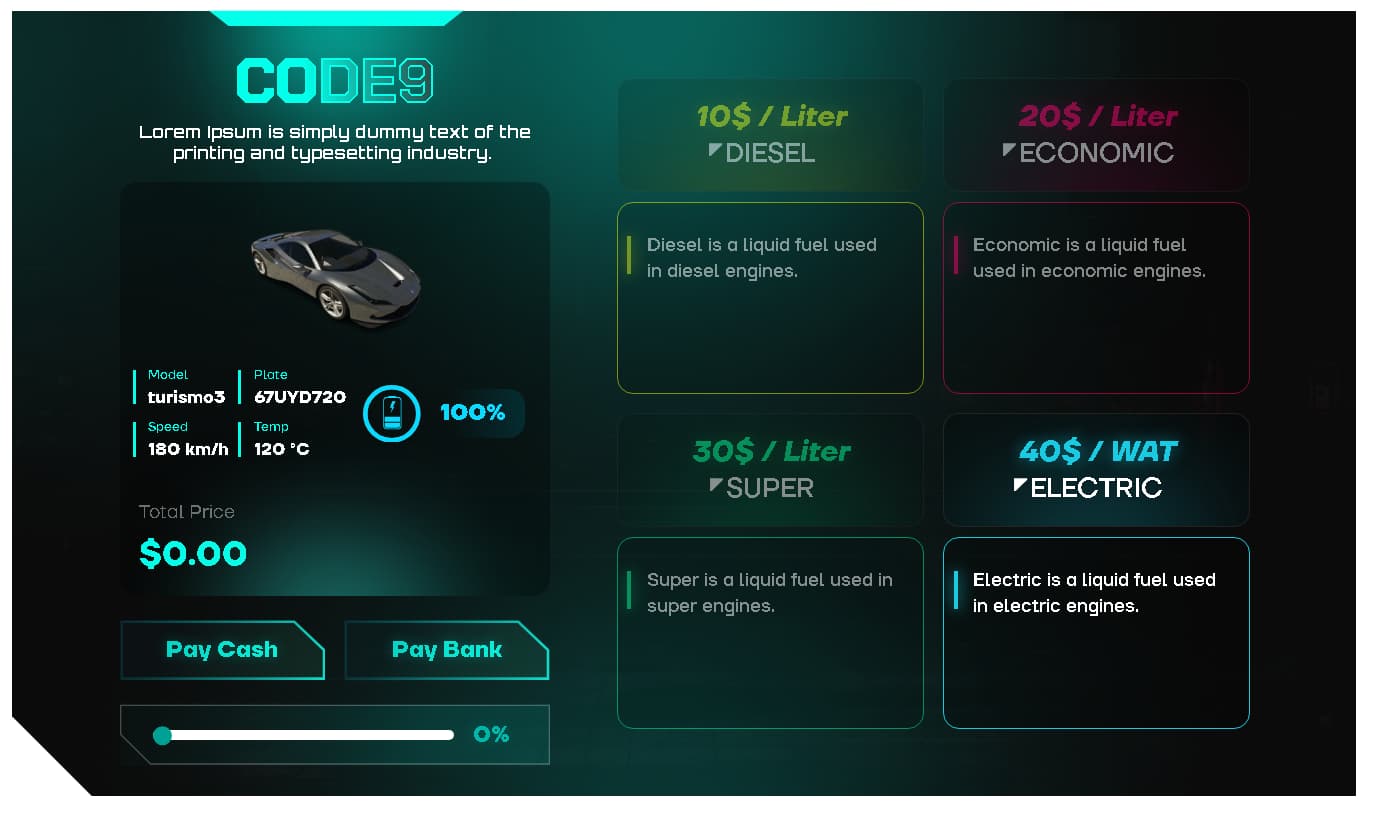Open the 20$ per Liter ECONOMIC tab

(1096, 134)
